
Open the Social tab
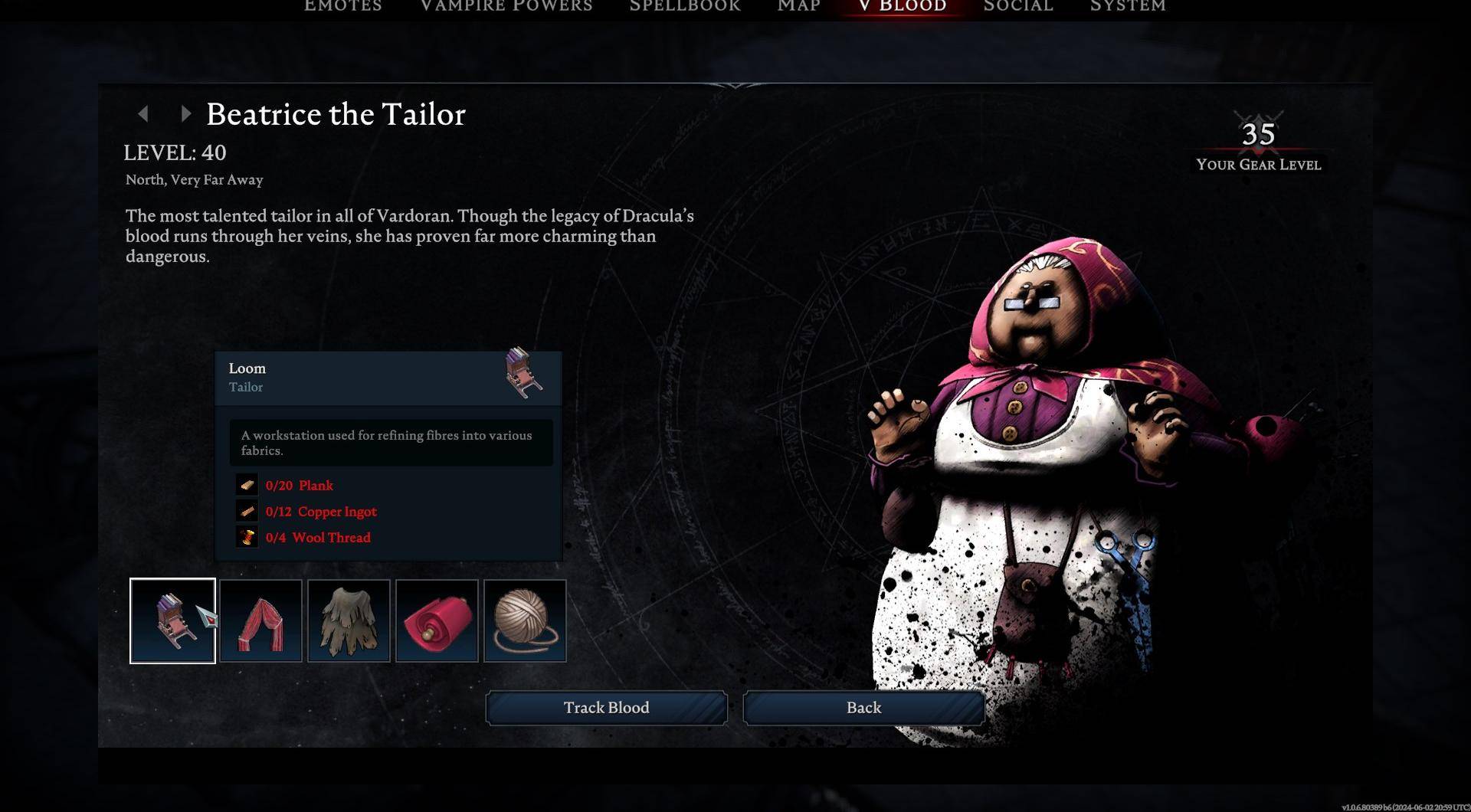point(1018,7)
